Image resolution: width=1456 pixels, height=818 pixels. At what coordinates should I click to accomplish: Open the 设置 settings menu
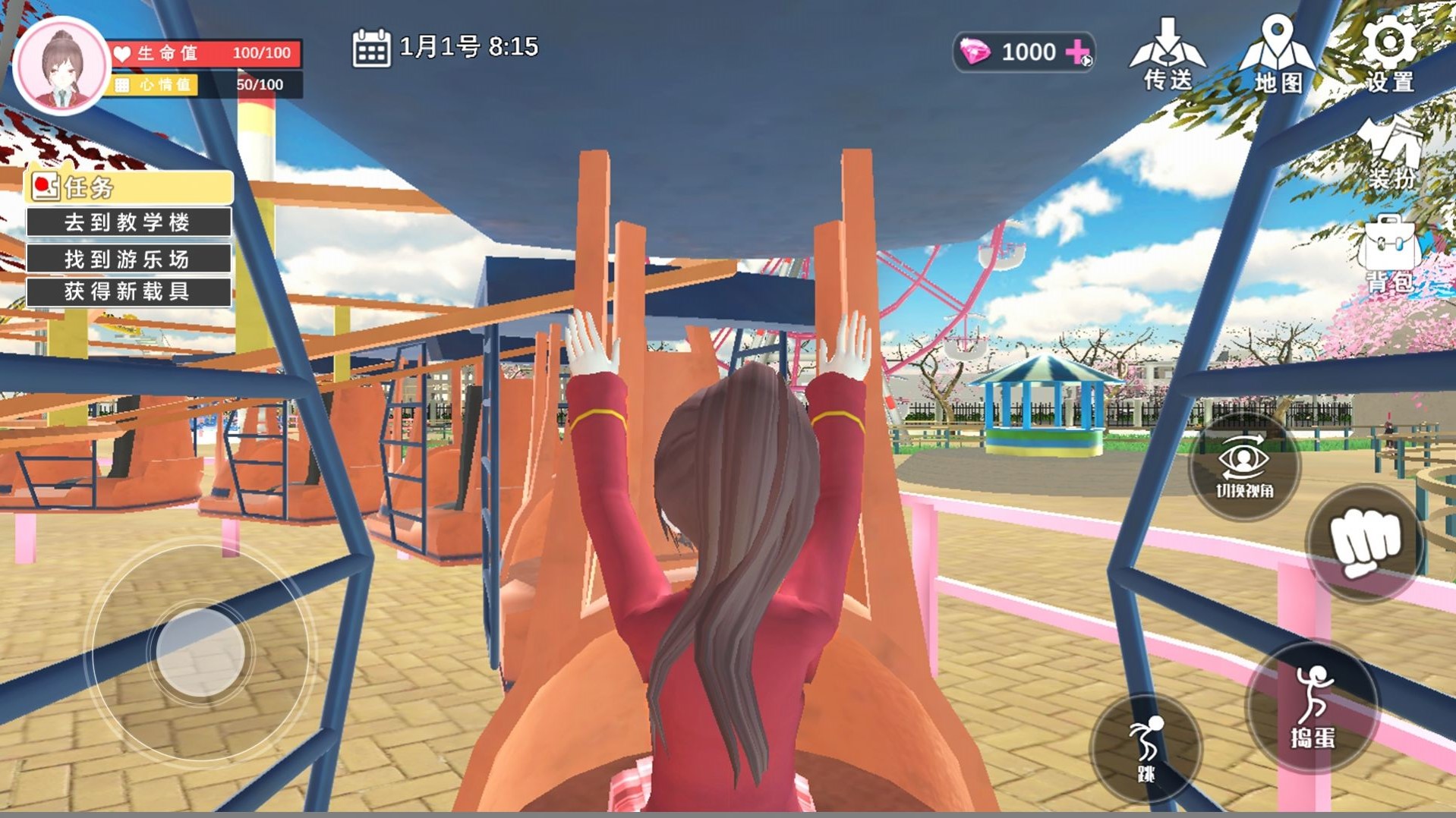[1389, 53]
